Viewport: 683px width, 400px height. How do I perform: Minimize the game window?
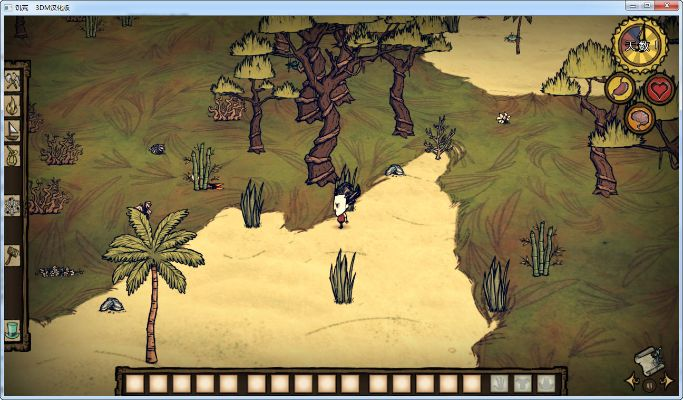(x=631, y=5)
